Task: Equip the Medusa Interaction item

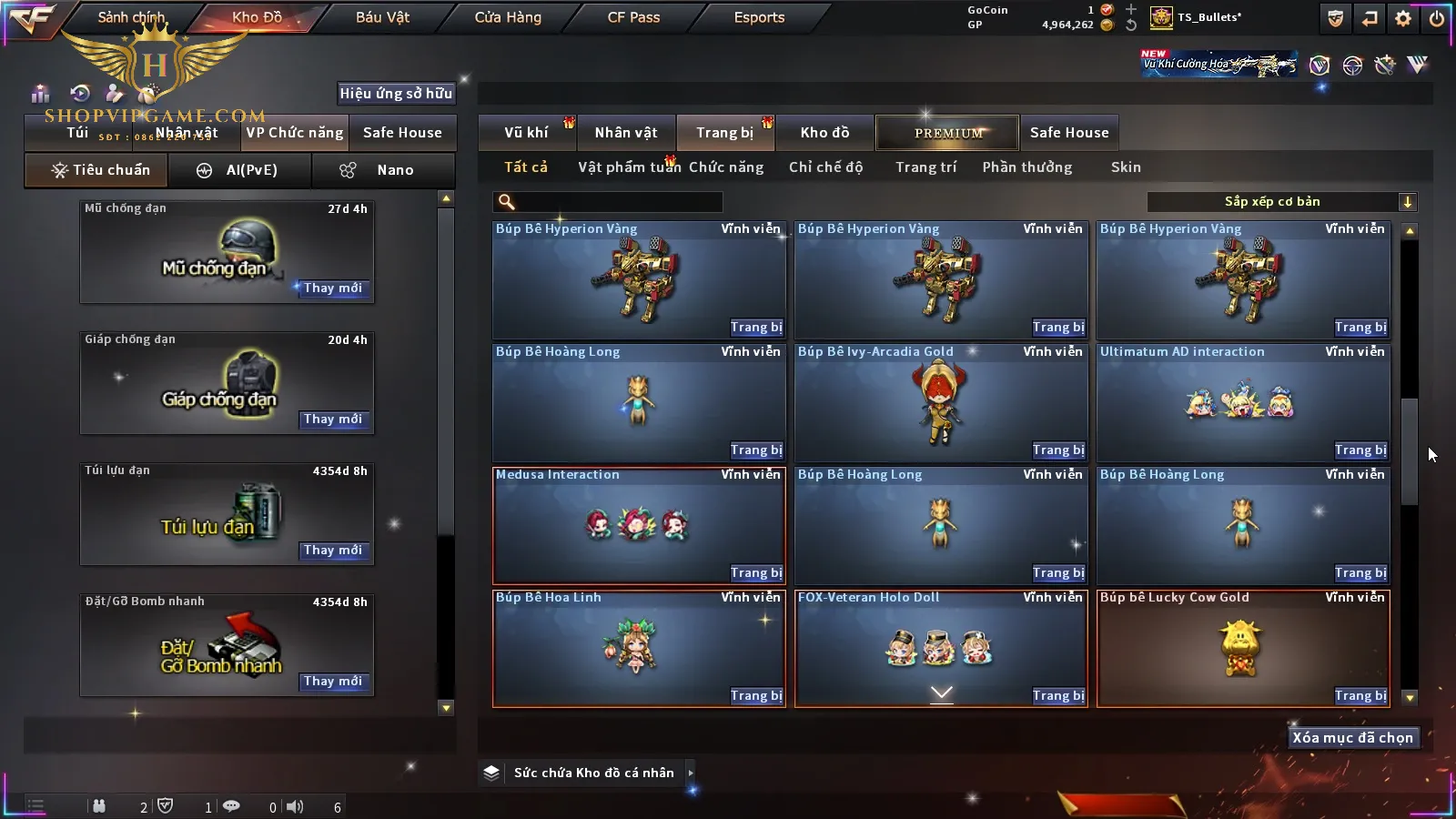Action: click(755, 573)
